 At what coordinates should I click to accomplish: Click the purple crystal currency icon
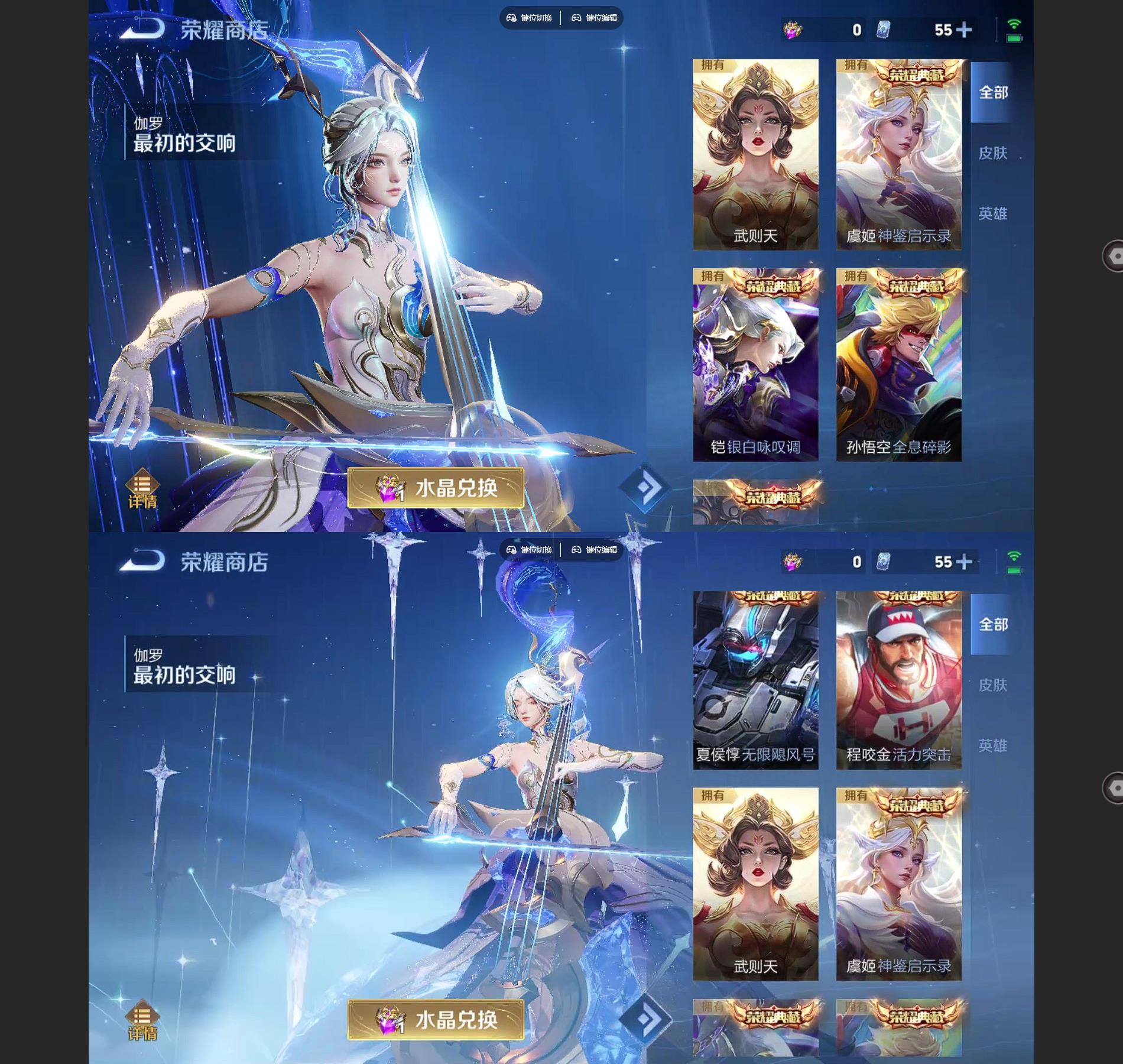(792, 28)
